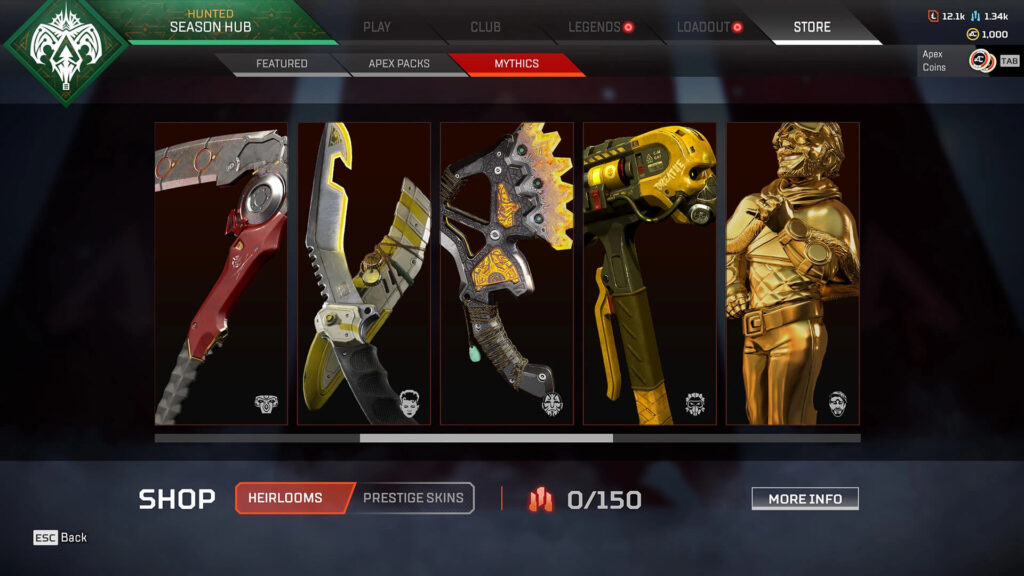Click the heirloom carousel scrollbar
This screenshot has height=576, width=1024.
coord(486,438)
